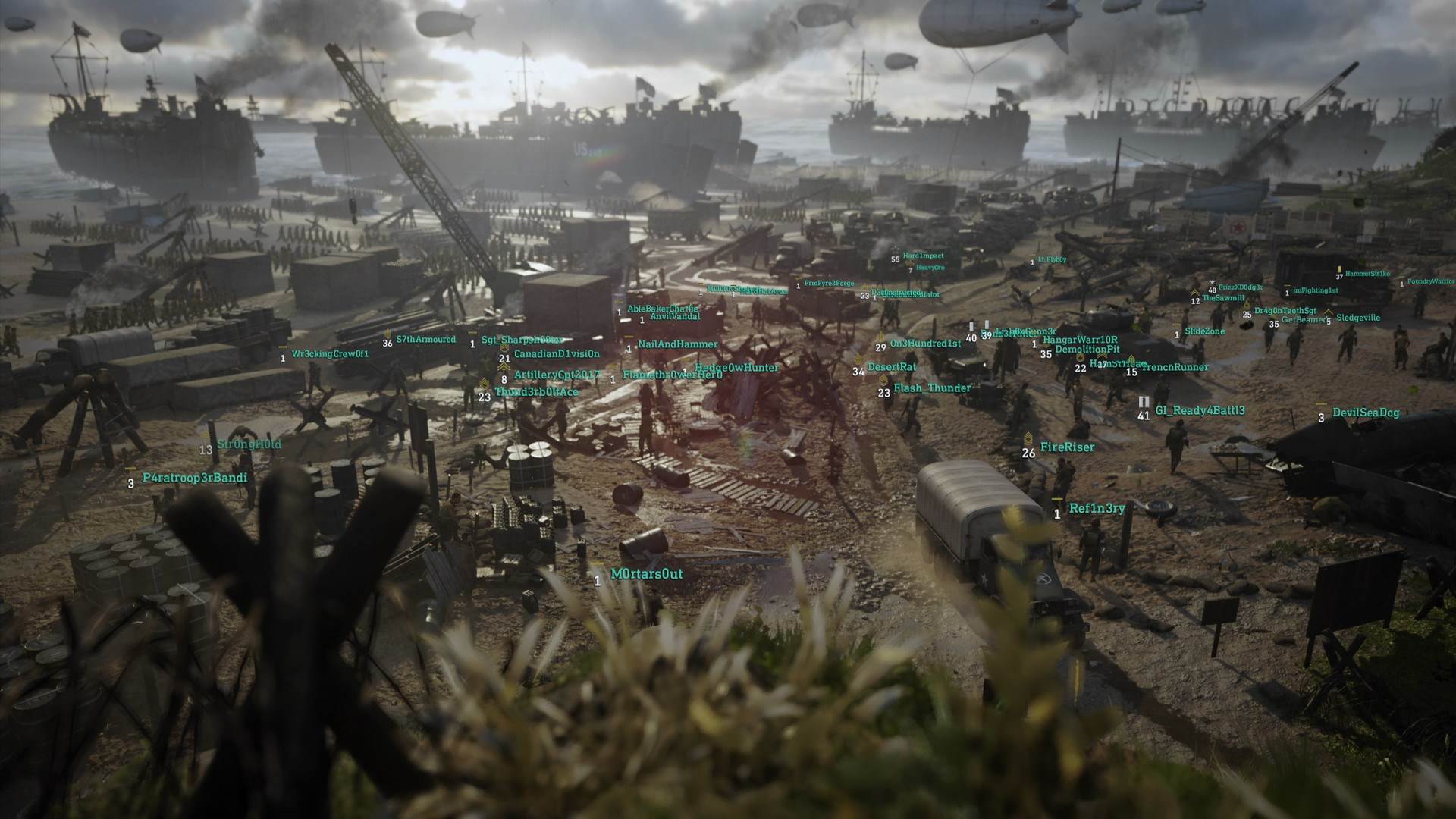1456x819 pixels.
Task: Click the eagle rank icon above FrizzXD0dg3r
Action: click(1212, 282)
